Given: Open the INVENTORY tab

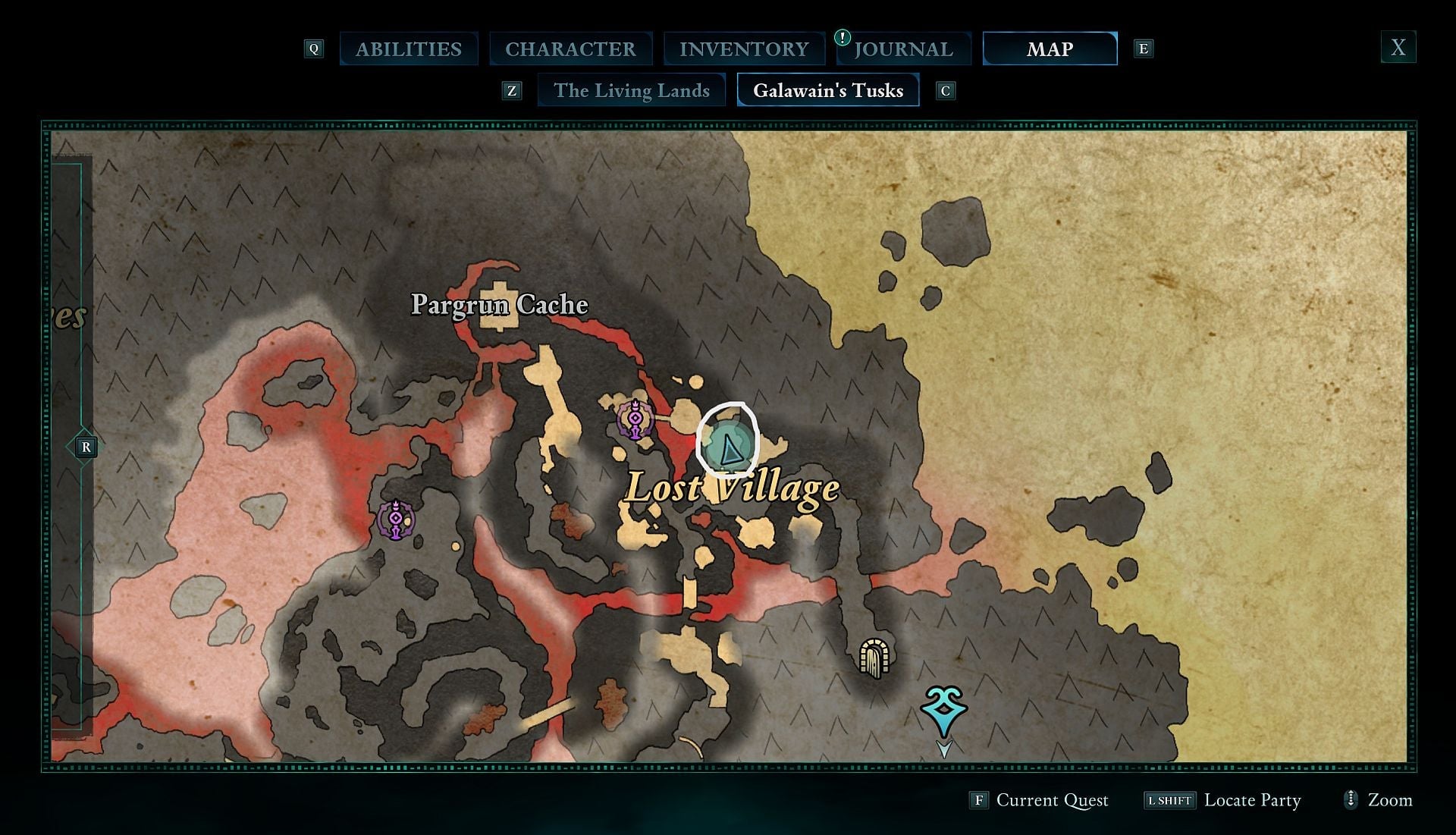Looking at the screenshot, I should [x=744, y=49].
